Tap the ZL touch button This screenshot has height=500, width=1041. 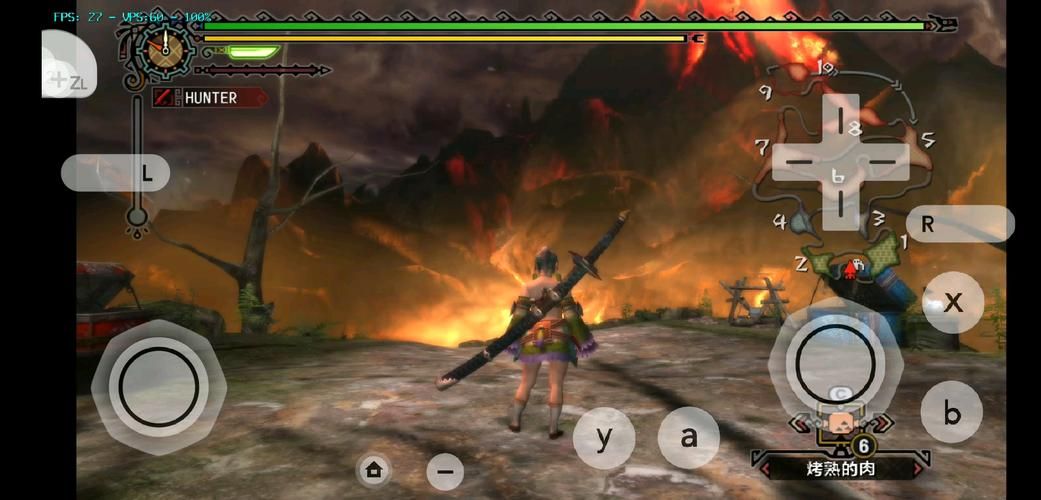68,67
